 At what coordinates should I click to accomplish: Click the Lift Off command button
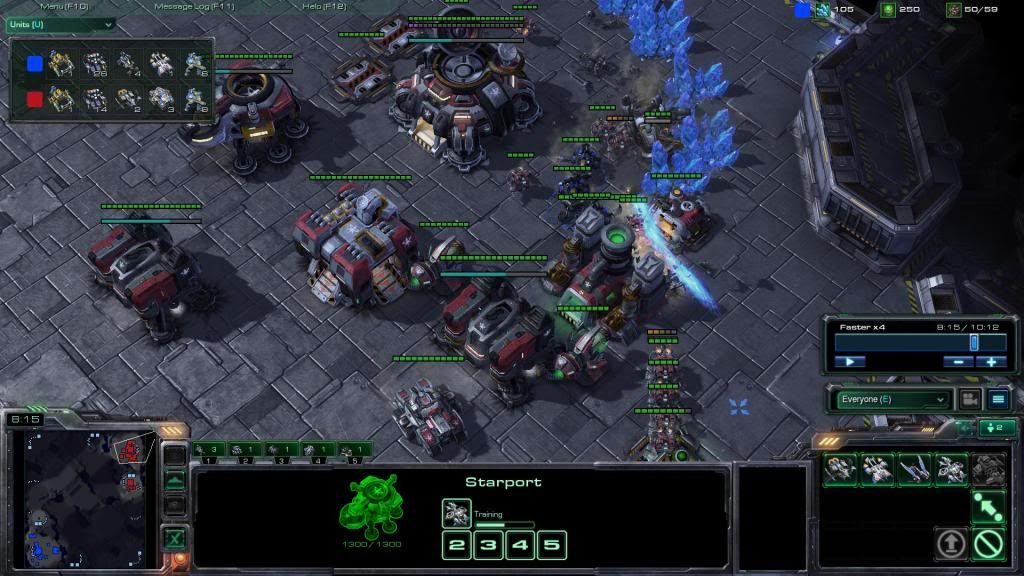click(950, 544)
